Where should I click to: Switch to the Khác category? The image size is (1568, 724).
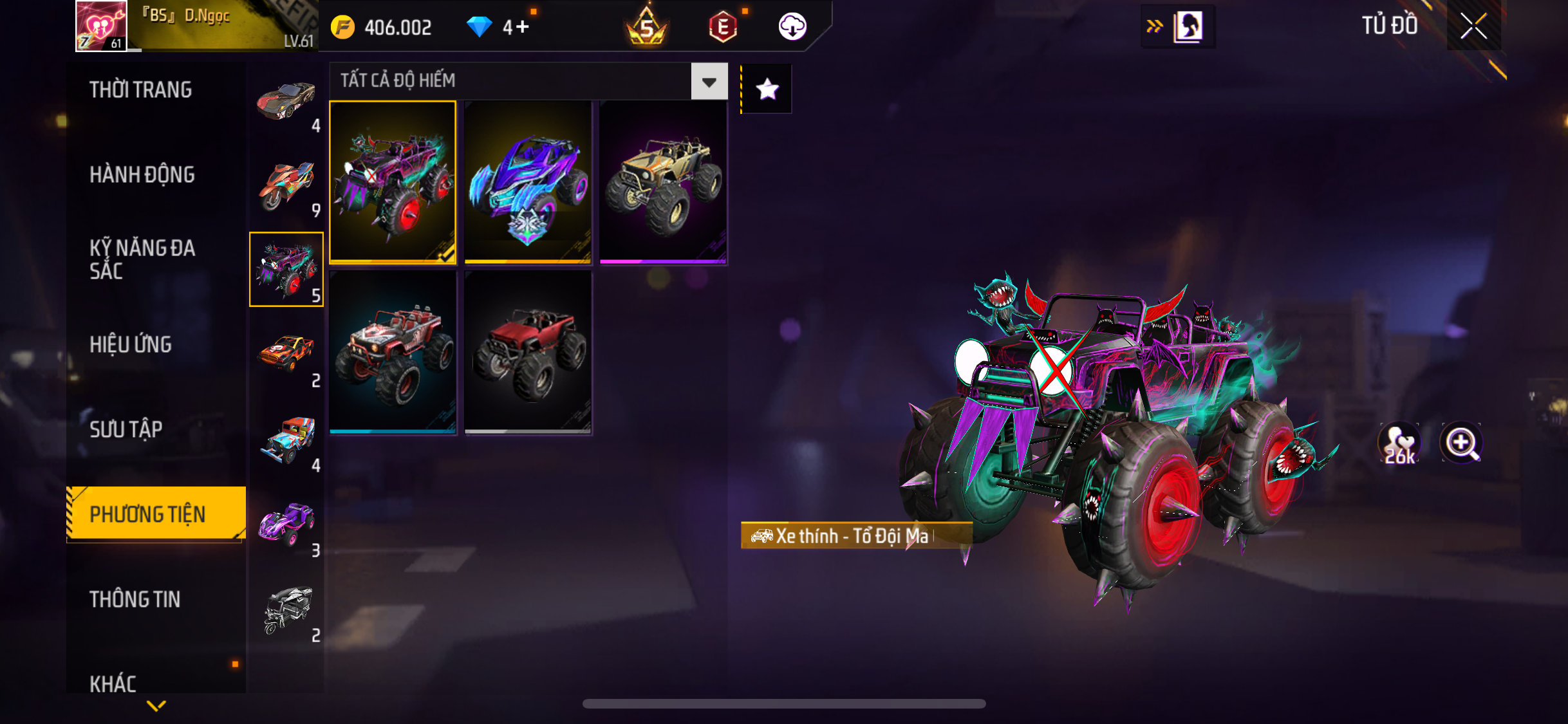pos(113,683)
